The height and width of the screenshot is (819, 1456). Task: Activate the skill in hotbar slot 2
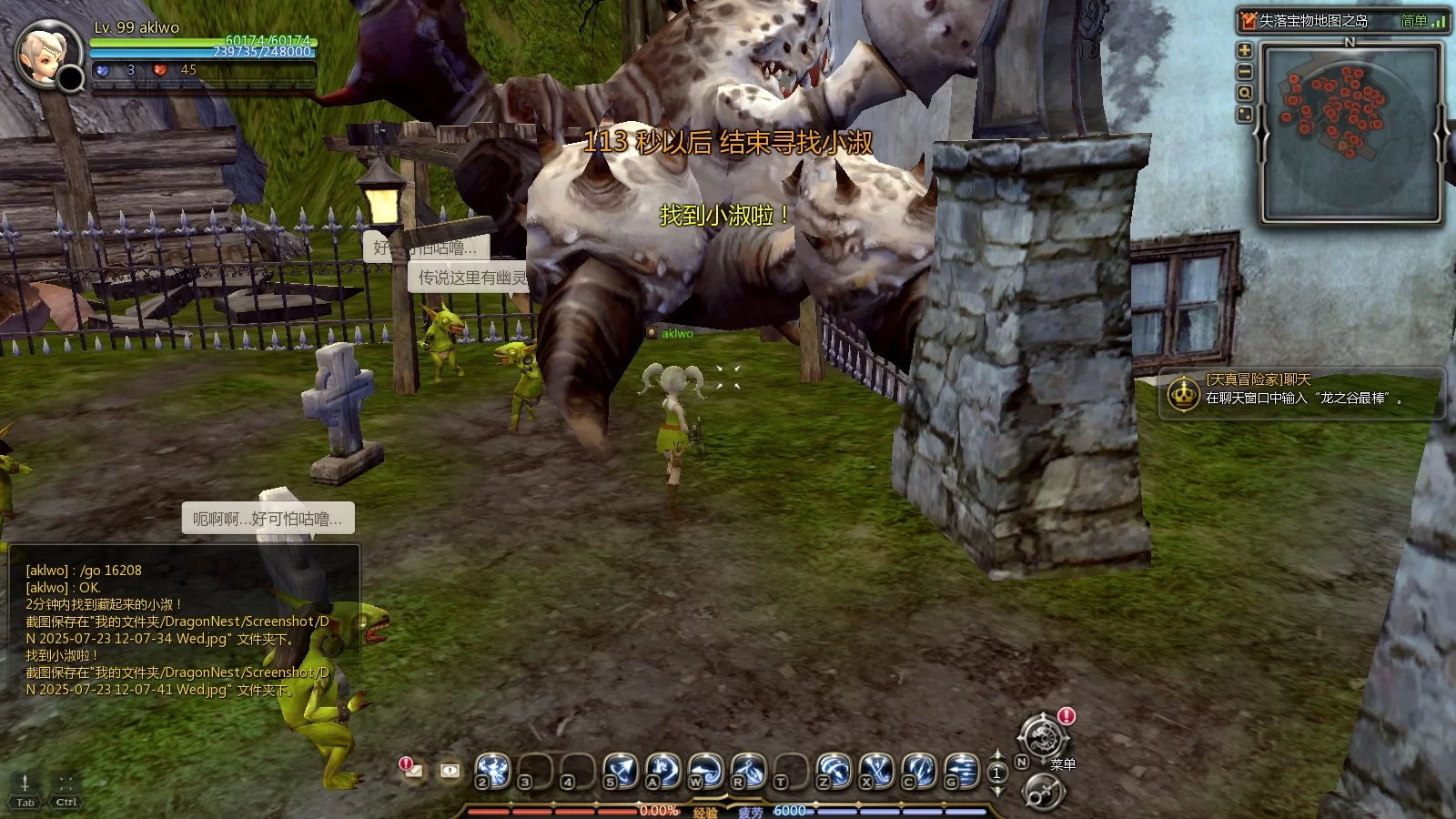[493, 770]
